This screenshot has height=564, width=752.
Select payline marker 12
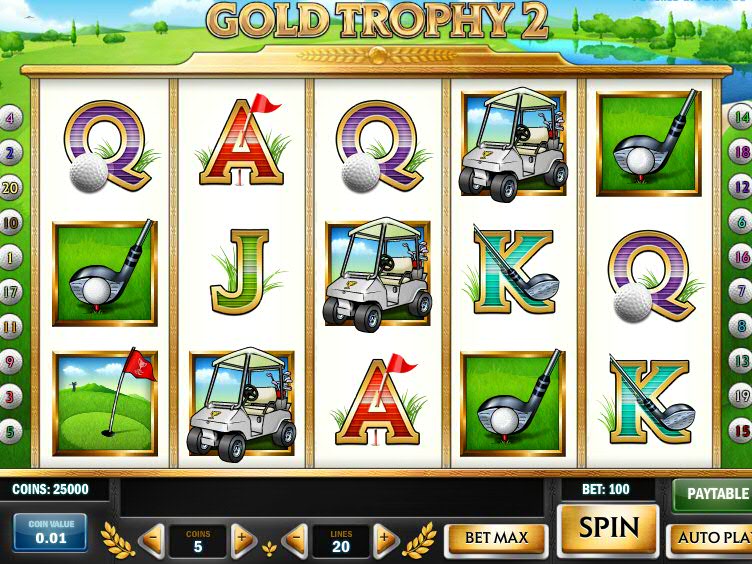click(x=741, y=187)
